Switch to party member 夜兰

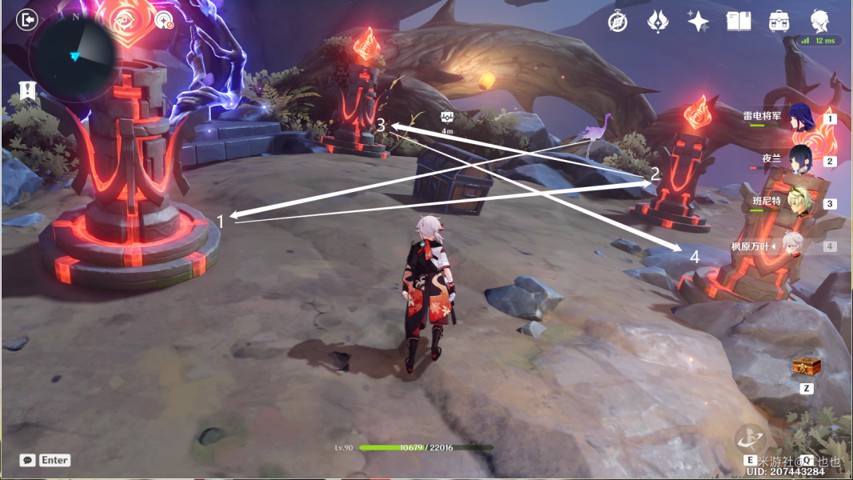pos(800,159)
